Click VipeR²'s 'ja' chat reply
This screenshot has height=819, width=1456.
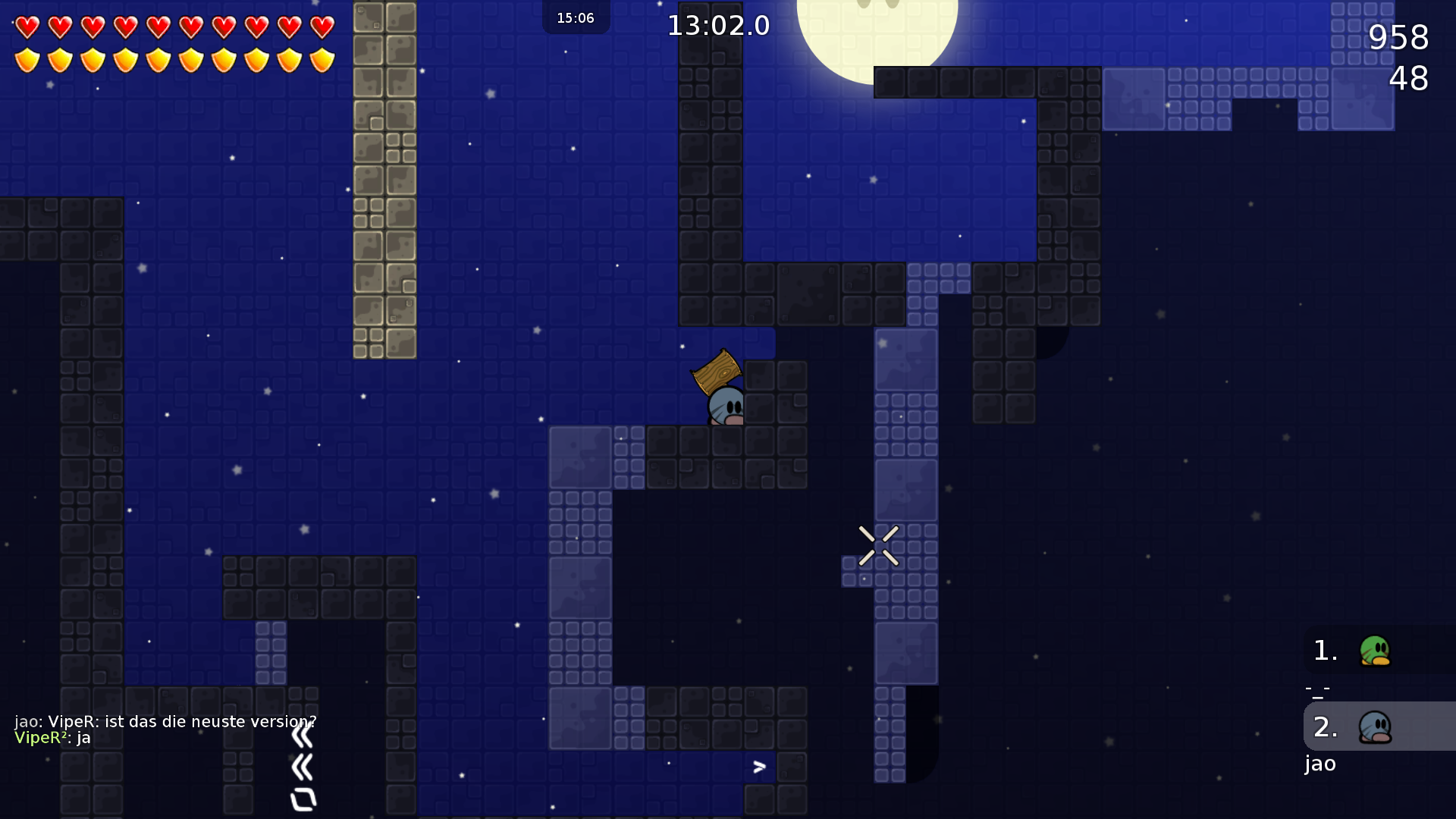pos(53,737)
